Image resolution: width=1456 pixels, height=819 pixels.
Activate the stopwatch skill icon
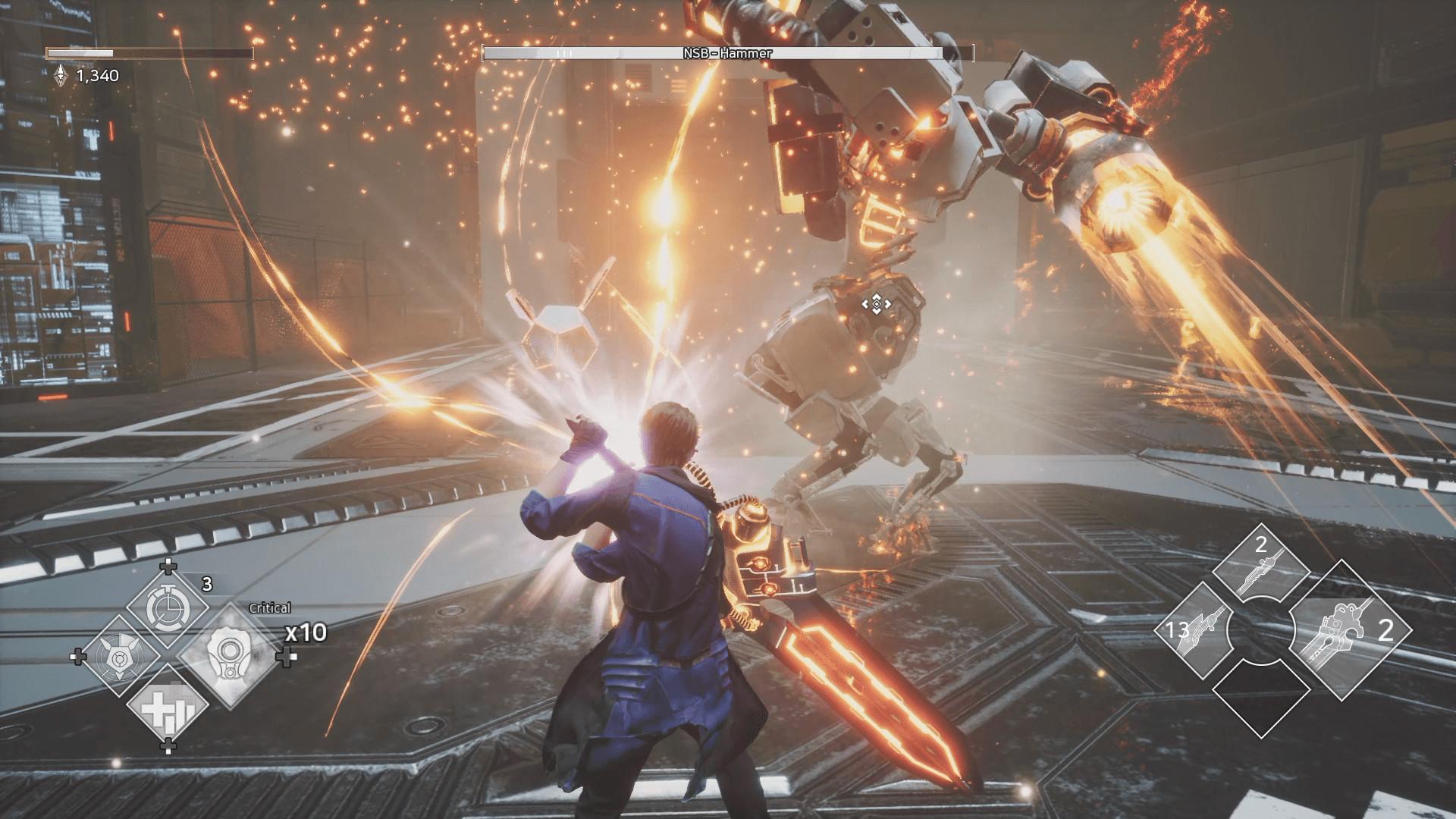coord(167,607)
